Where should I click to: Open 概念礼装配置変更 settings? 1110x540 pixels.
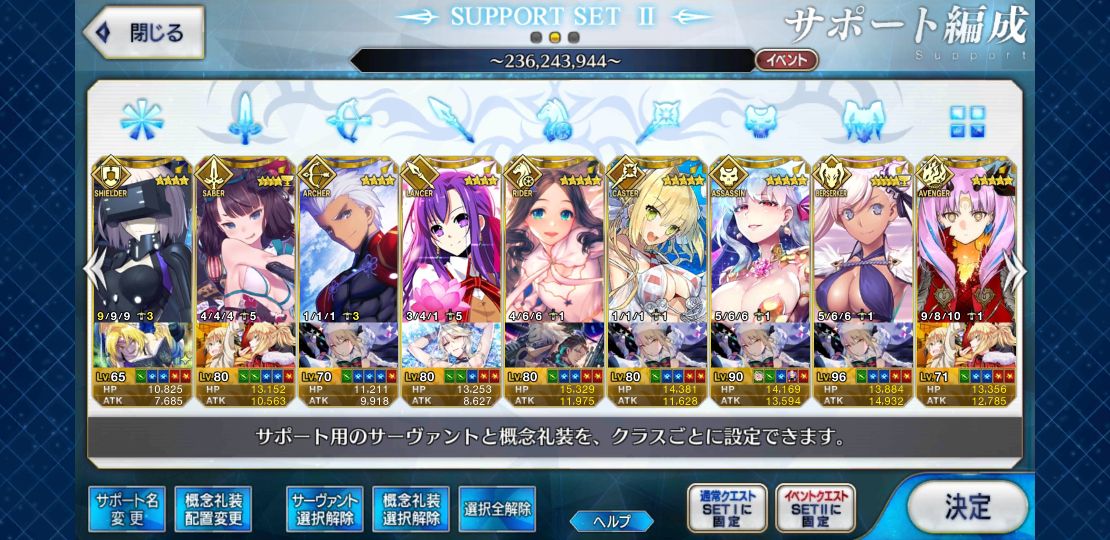[213, 509]
